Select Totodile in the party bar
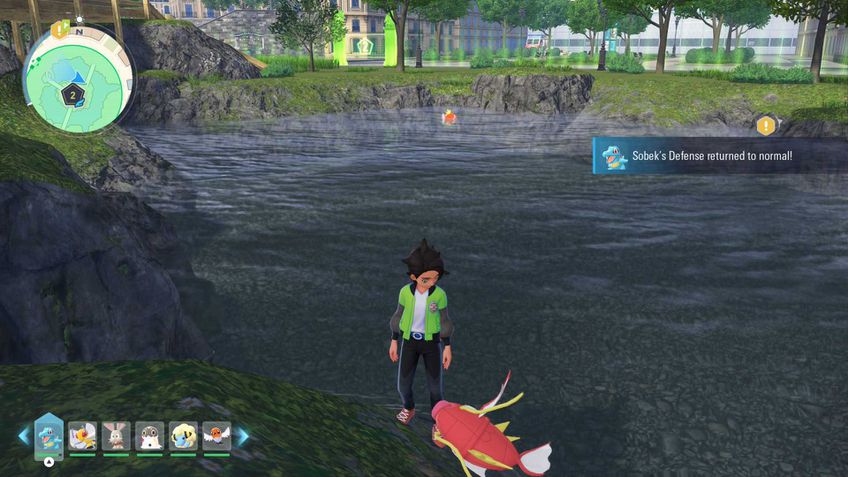The image size is (848, 477). click(49, 436)
